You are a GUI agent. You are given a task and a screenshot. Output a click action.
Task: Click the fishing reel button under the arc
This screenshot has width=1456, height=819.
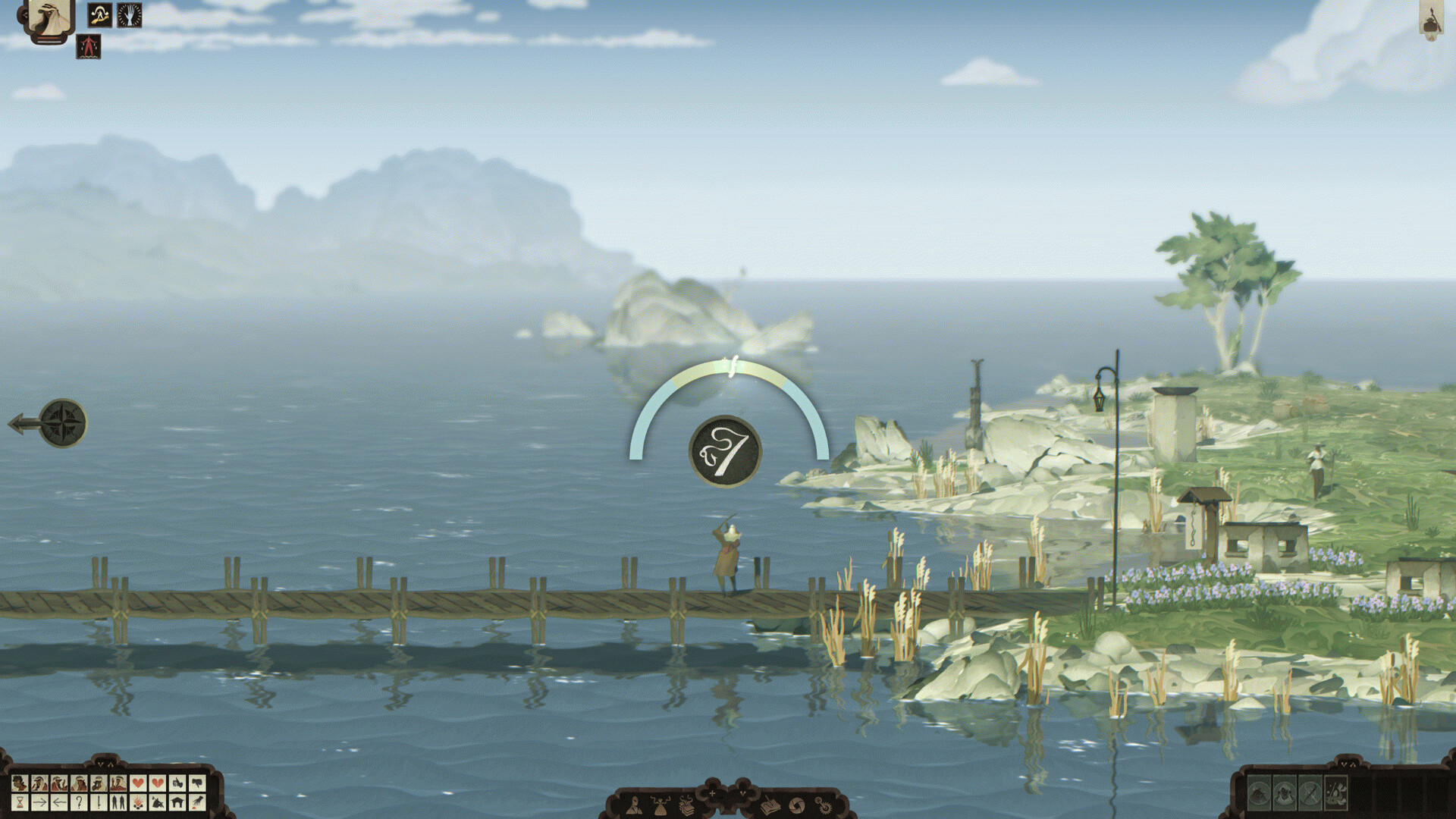click(725, 451)
